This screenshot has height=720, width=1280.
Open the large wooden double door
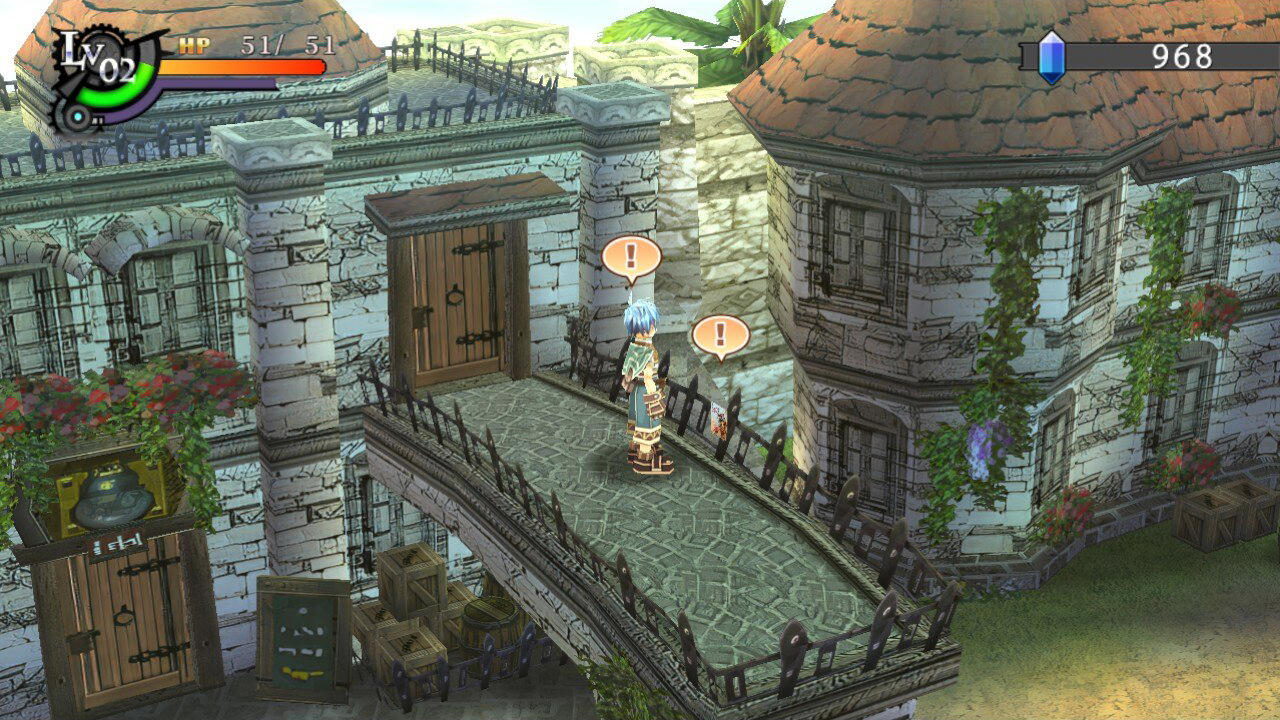pyautogui.click(x=455, y=300)
